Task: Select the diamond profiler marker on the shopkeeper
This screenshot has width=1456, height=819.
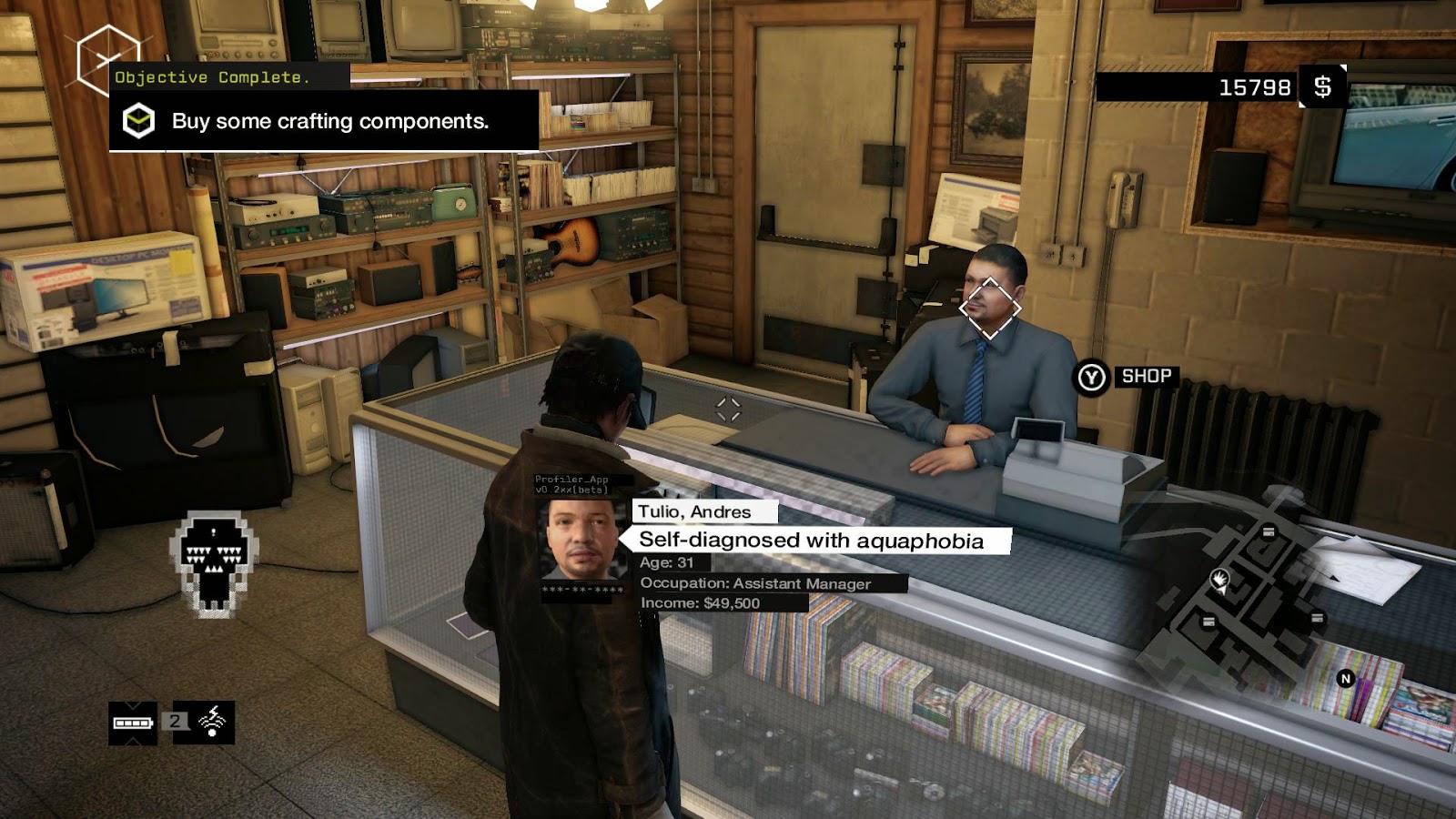Action: [x=990, y=308]
